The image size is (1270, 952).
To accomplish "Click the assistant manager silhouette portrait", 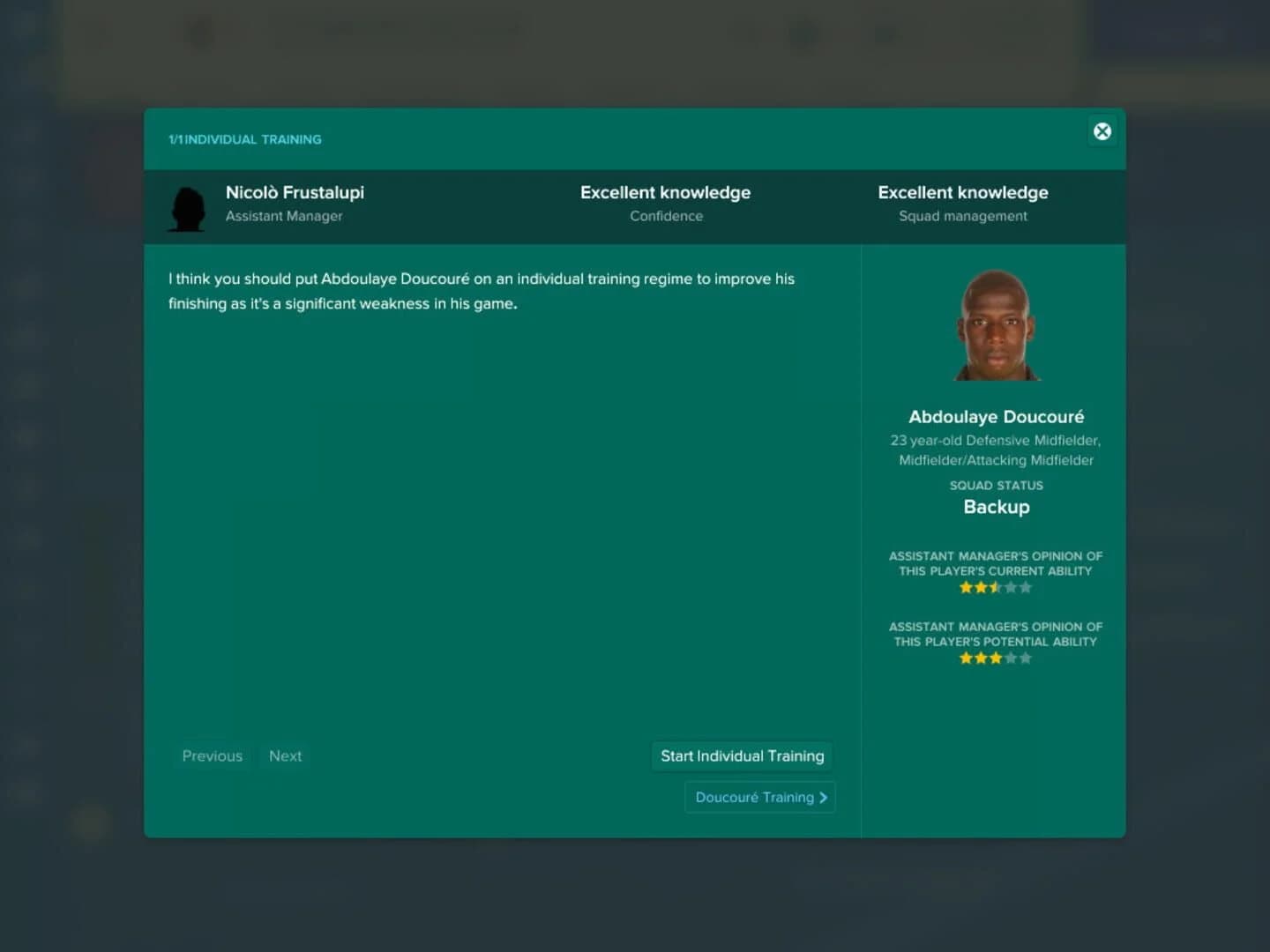I will click(x=187, y=206).
